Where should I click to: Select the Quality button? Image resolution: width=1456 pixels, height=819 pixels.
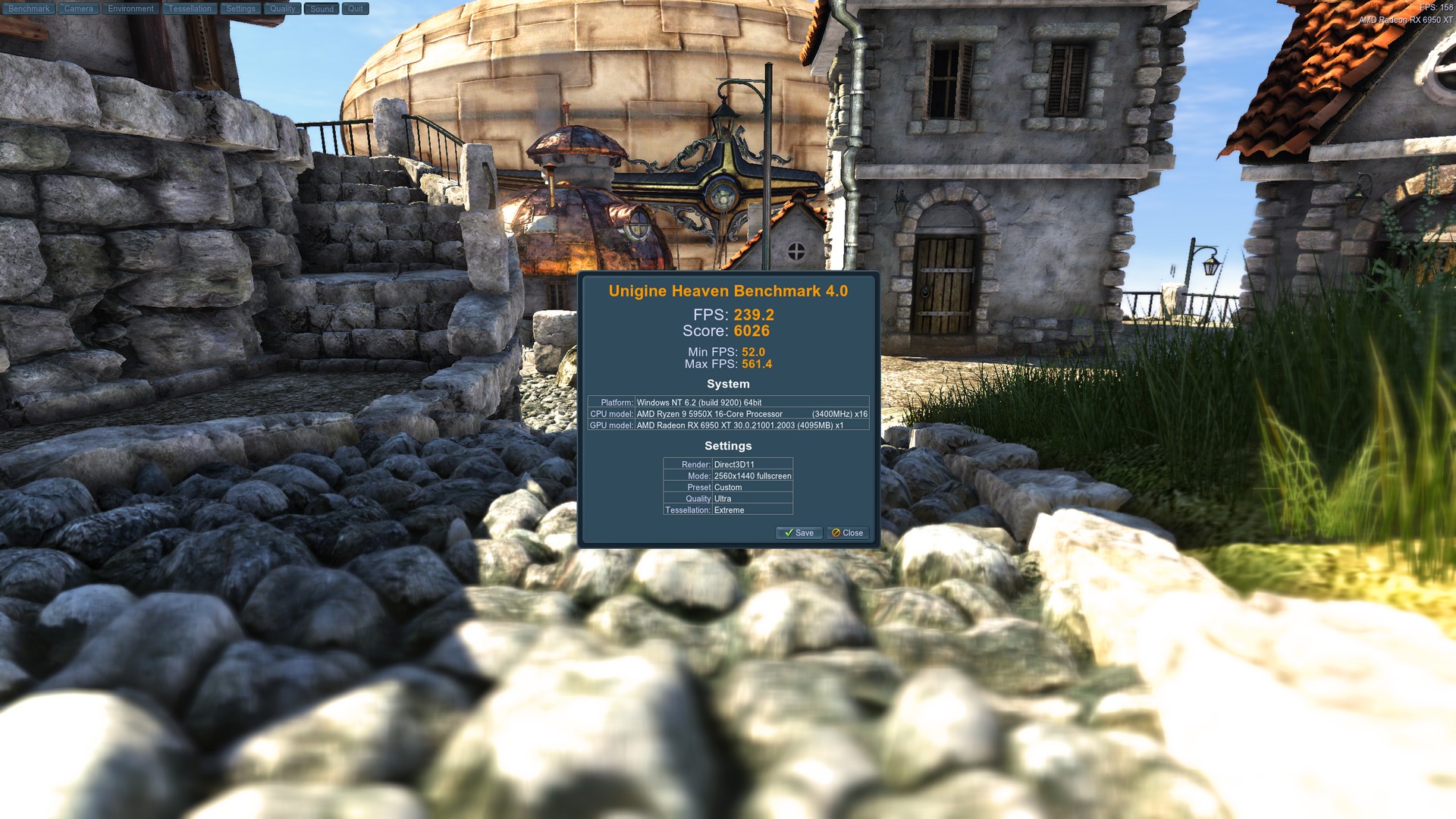282,8
